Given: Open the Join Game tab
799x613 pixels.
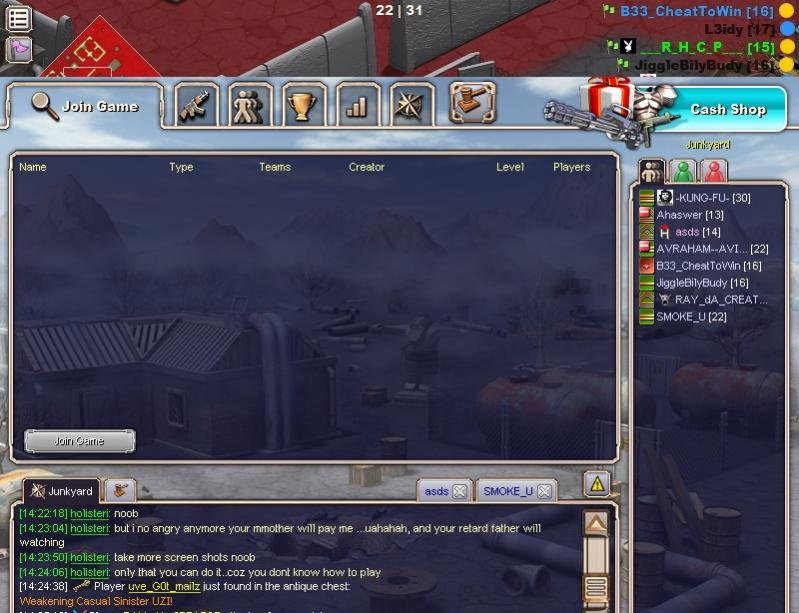Looking at the screenshot, I should point(85,106).
